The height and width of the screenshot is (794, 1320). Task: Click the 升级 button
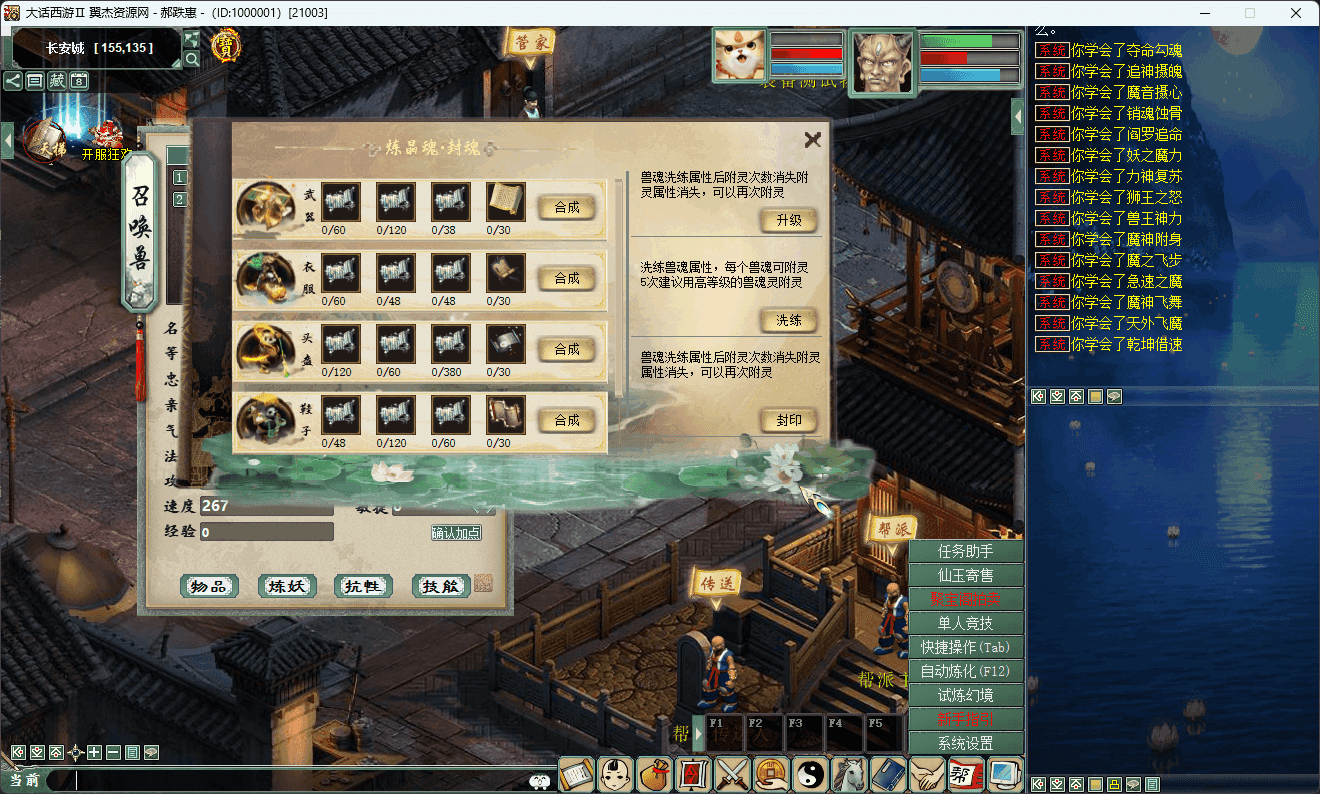[x=789, y=221]
